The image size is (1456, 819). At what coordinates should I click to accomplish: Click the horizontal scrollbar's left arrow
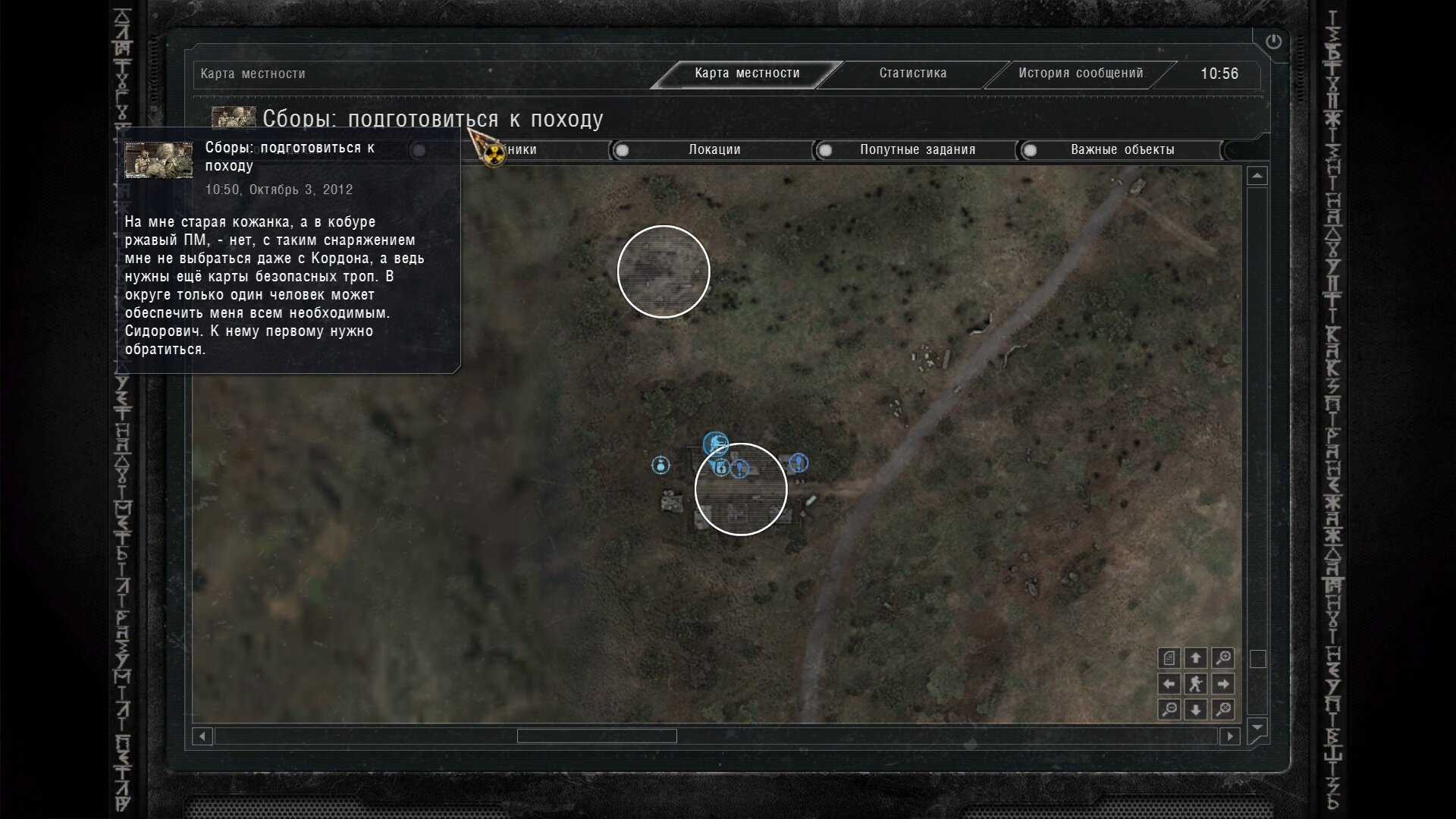(202, 736)
